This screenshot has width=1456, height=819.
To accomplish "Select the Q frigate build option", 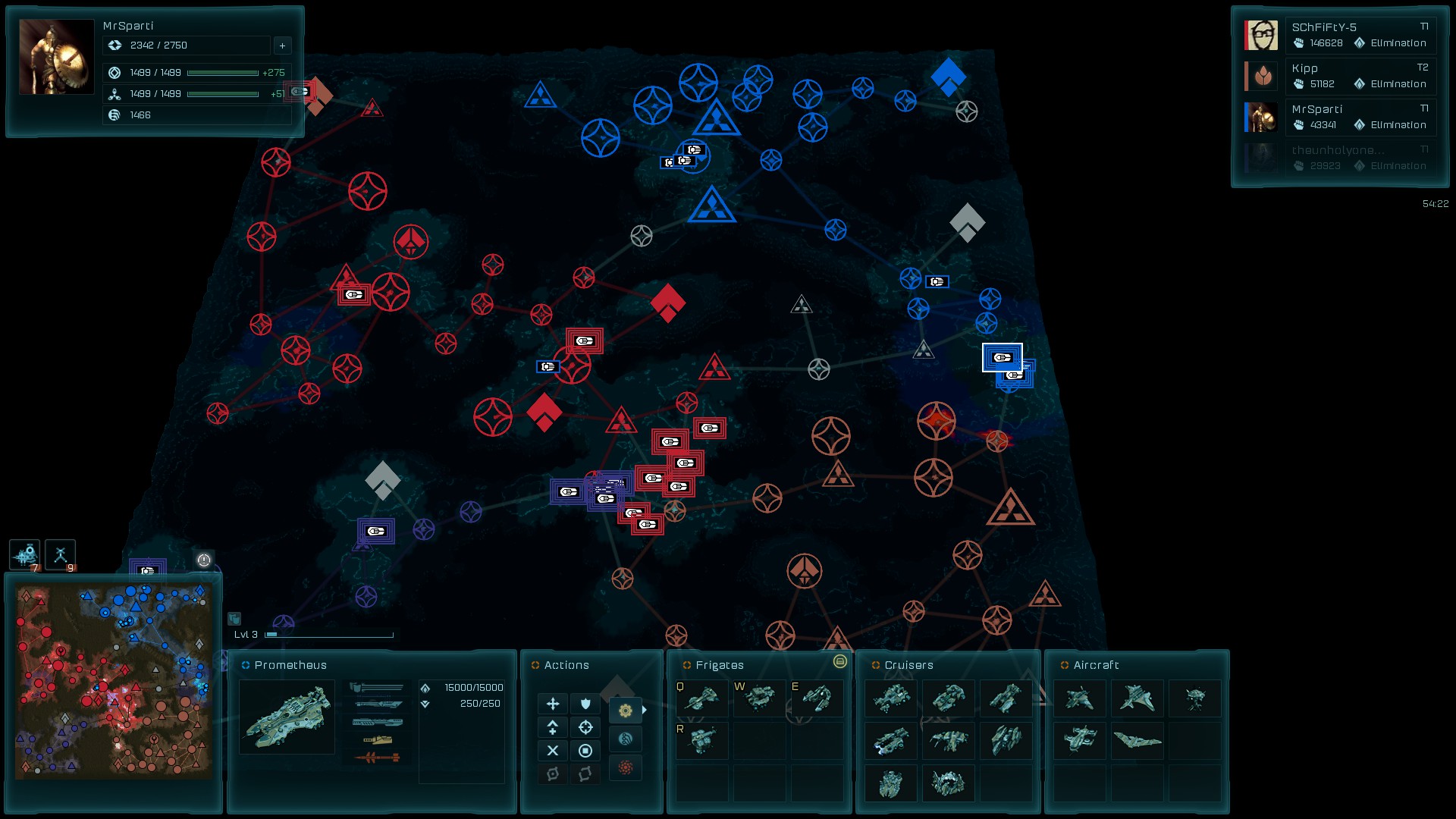I will point(702,698).
